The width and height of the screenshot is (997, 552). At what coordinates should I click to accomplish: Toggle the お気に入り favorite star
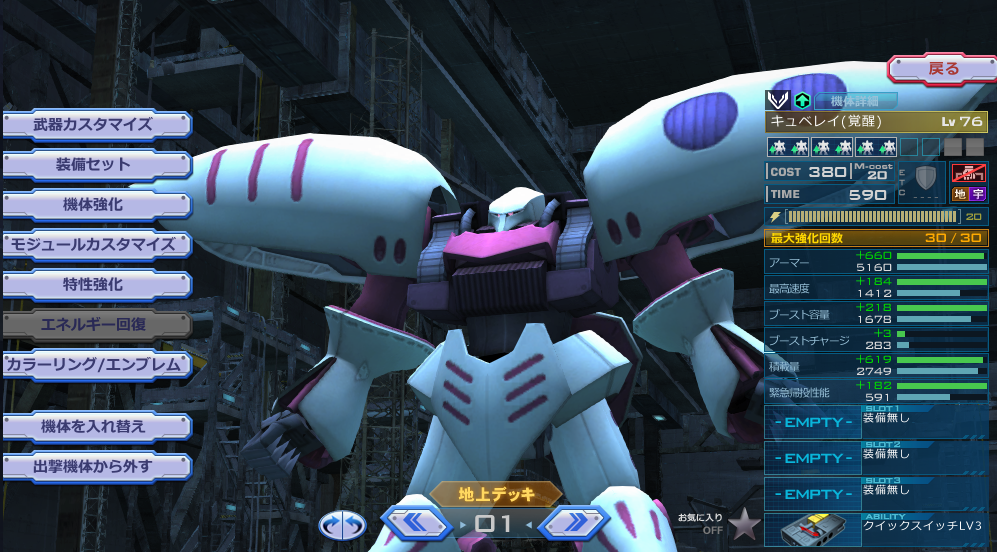coord(744,522)
